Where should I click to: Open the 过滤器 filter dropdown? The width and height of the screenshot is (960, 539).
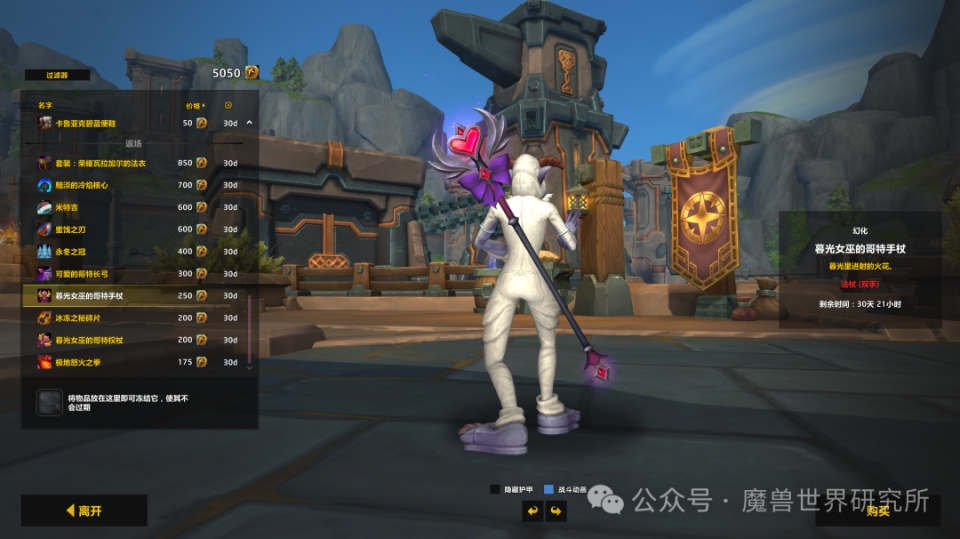56,75
